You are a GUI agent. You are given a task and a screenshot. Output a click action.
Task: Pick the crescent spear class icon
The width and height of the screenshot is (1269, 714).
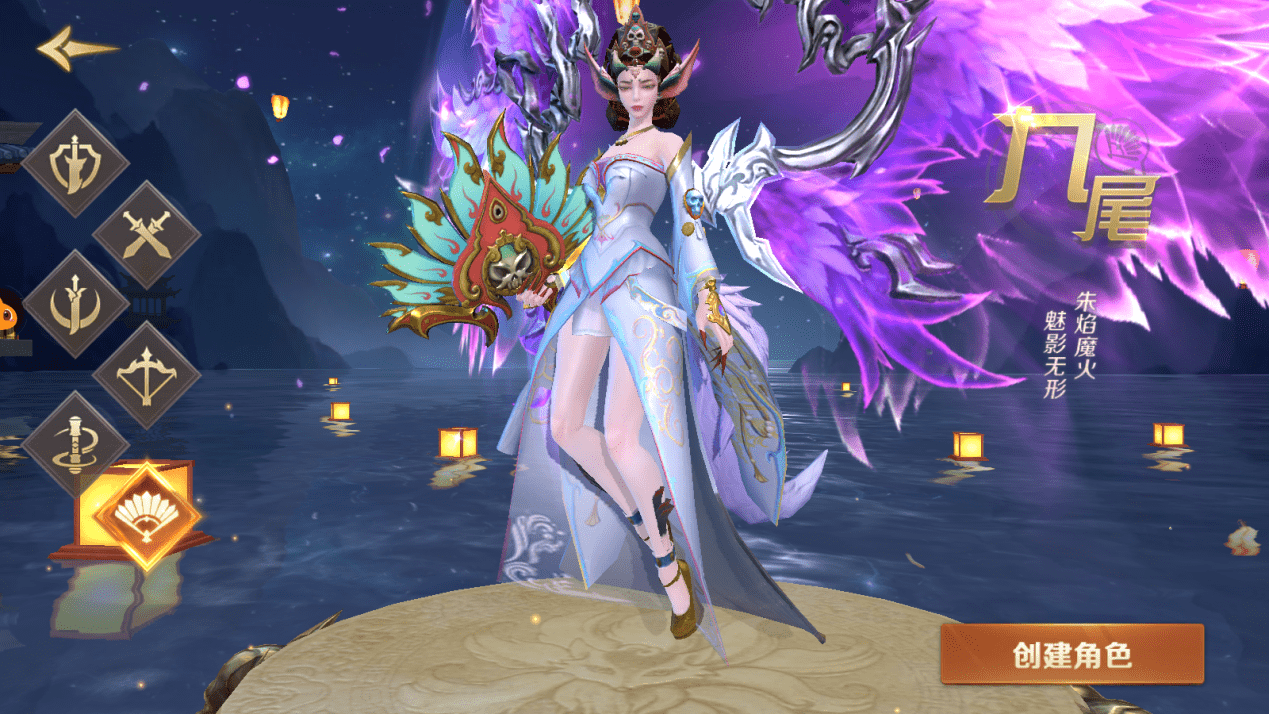pyautogui.click(x=75, y=304)
